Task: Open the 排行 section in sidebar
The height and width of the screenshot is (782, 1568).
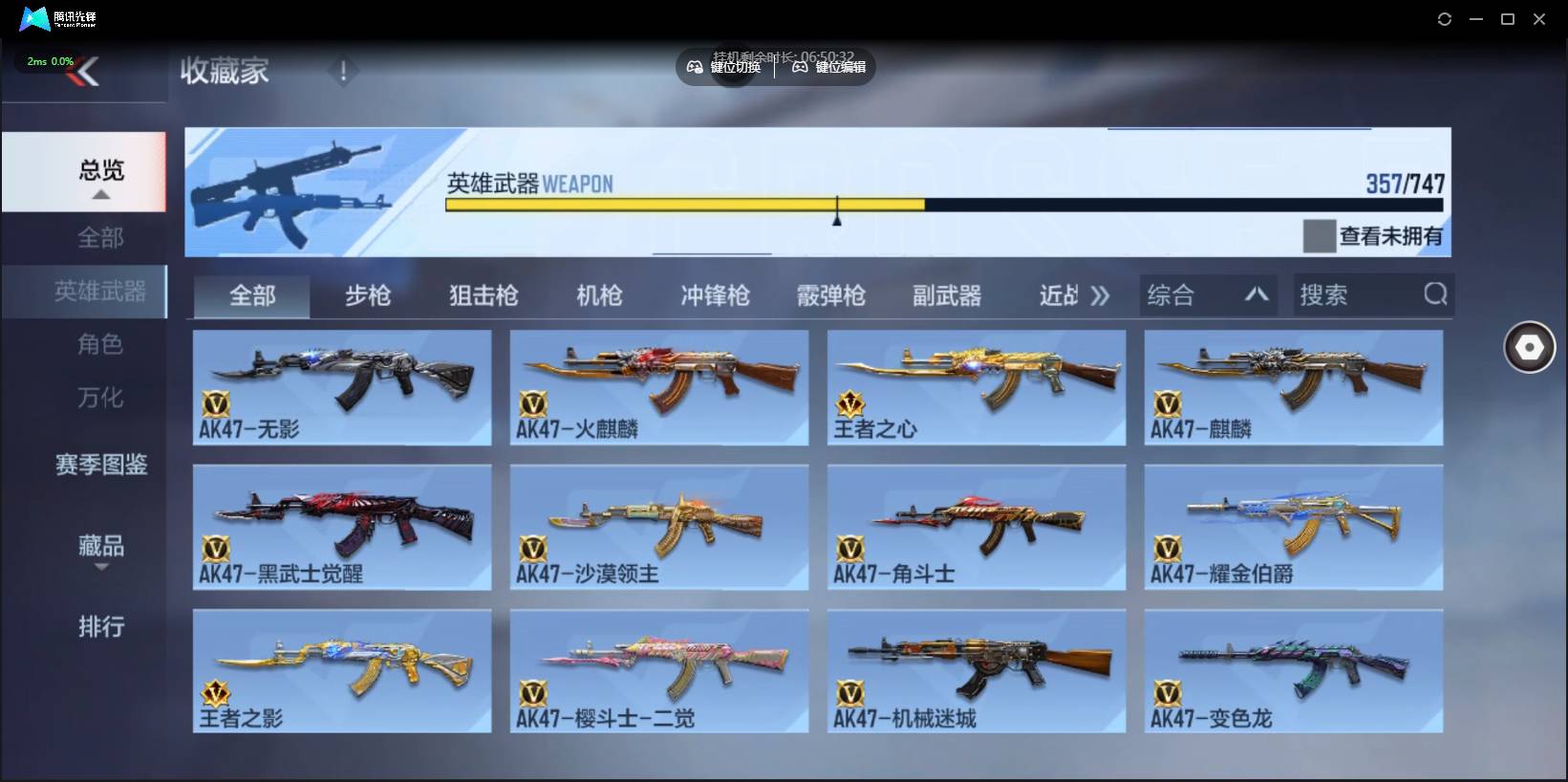Action: (x=100, y=628)
